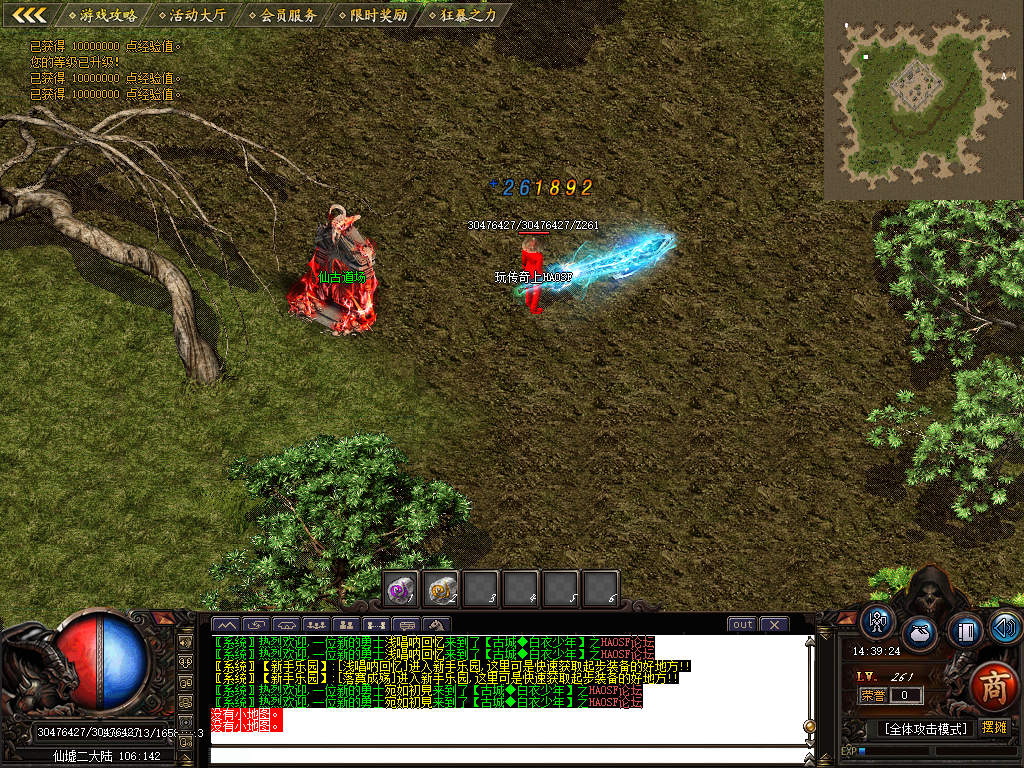
Task: Open the bag inventory icon
Action: point(920,633)
